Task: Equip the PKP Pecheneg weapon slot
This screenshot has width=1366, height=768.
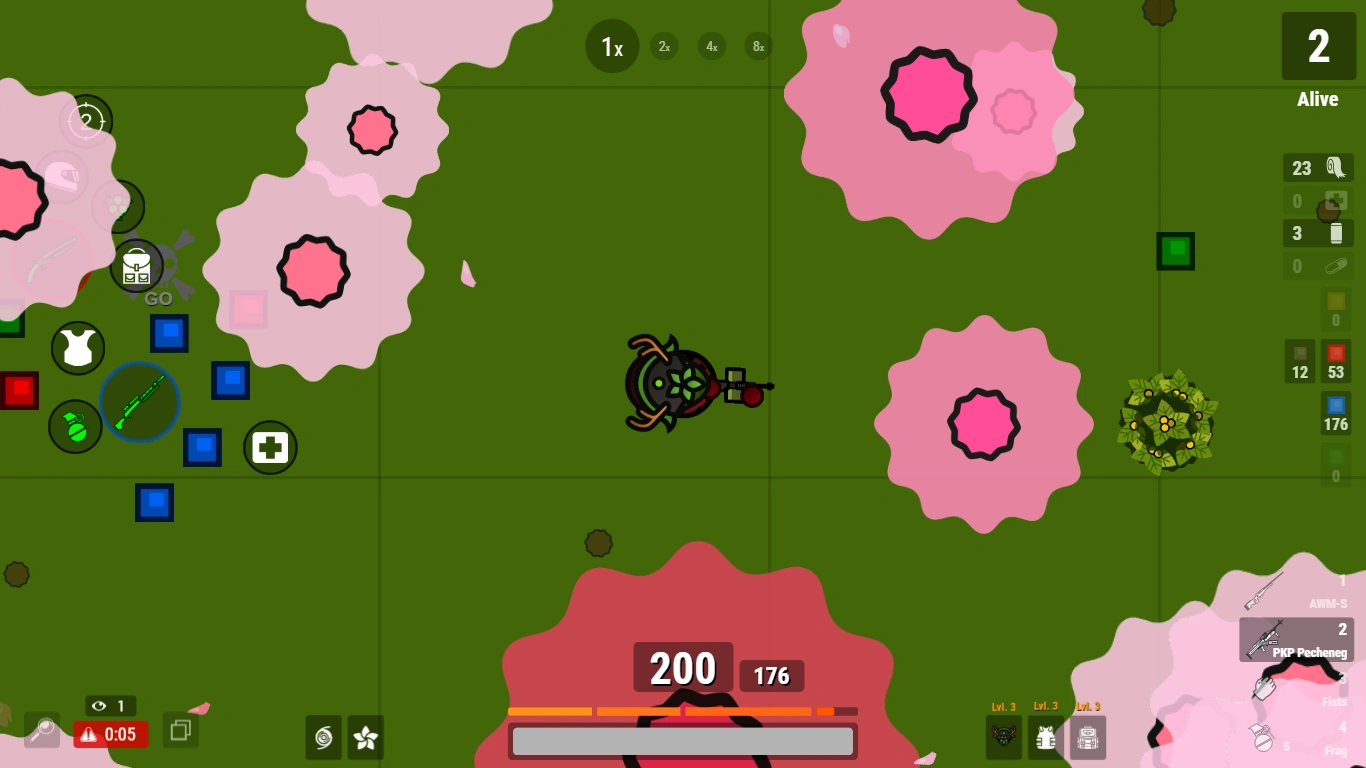Action: 1296,640
